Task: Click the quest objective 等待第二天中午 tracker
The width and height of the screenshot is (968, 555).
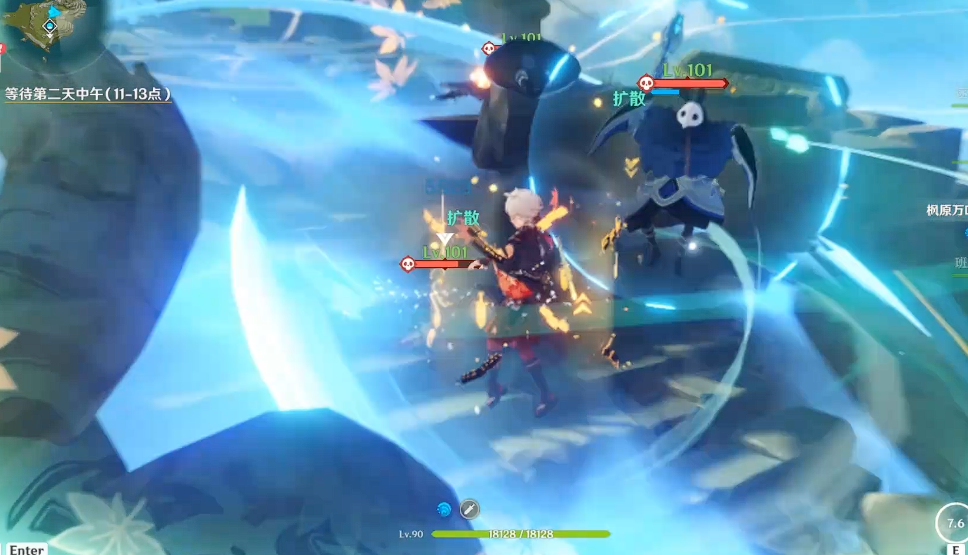Action: pos(88,94)
